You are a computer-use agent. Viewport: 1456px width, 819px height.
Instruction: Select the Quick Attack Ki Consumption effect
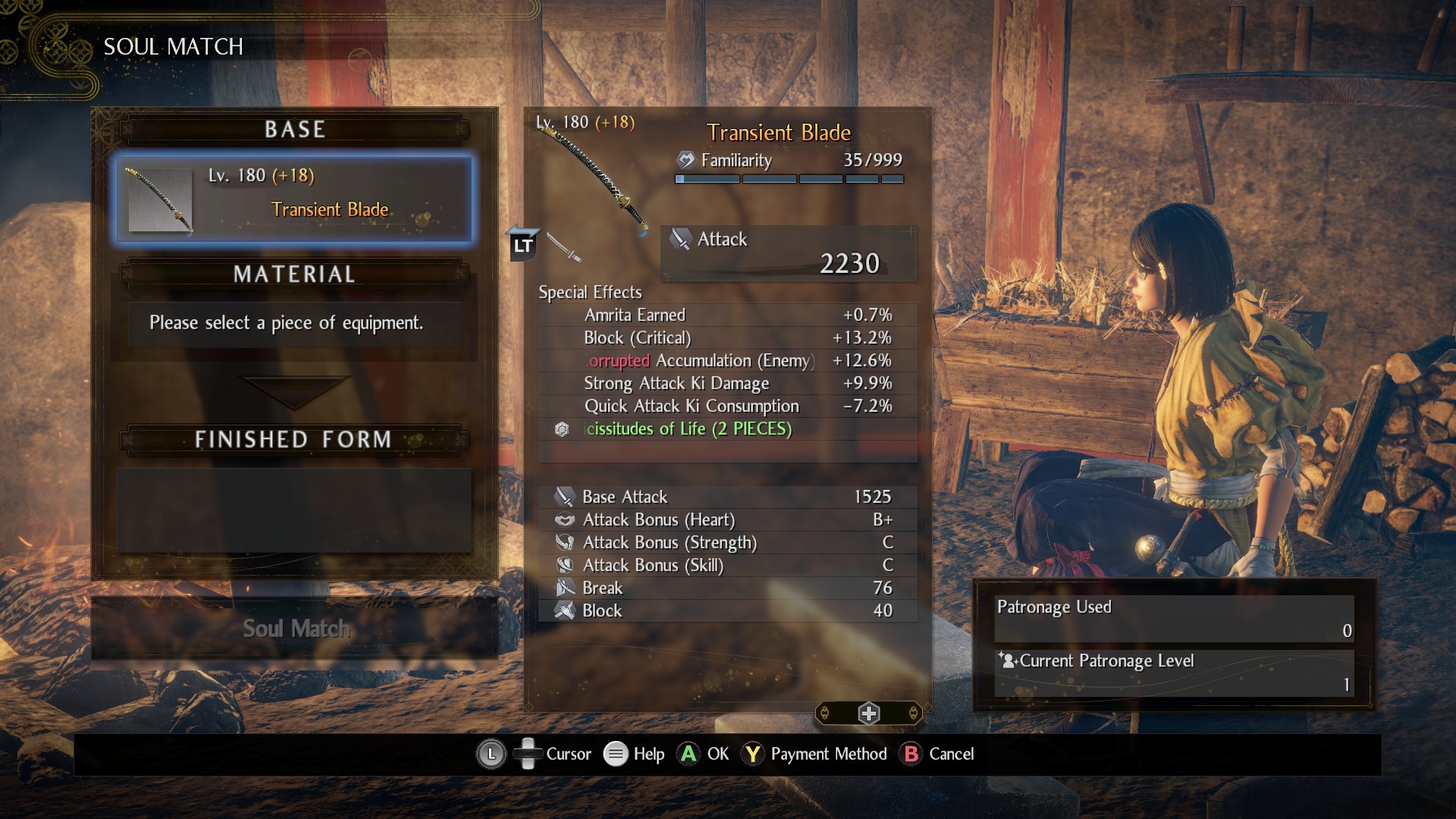coord(726,406)
